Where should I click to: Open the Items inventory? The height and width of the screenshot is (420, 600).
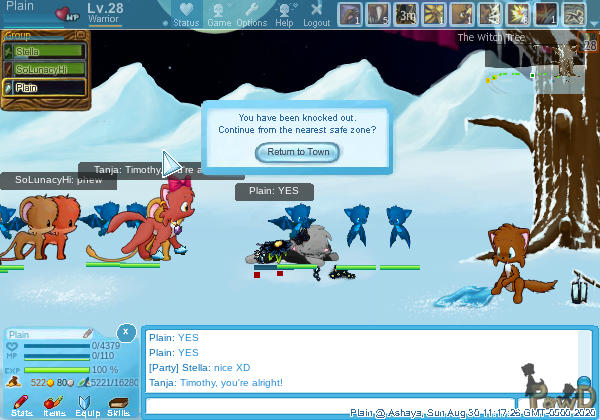pyautogui.click(x=54, y=406)
